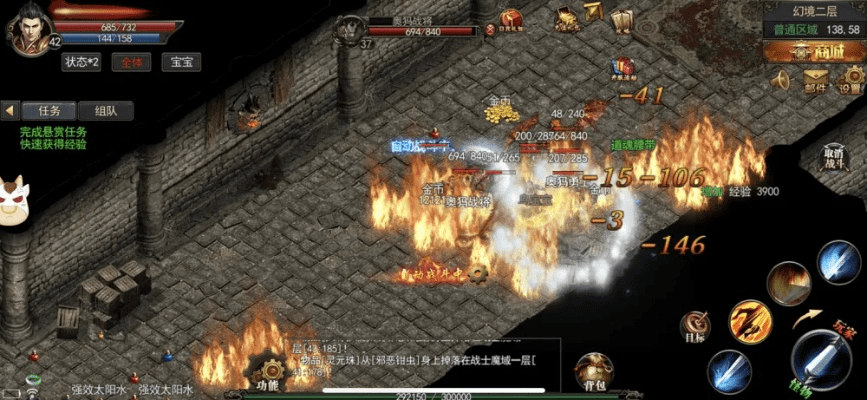This screenshot has width=867, height=400.
Task: Activate the golden flame slash skill
Action: point(750,322)
